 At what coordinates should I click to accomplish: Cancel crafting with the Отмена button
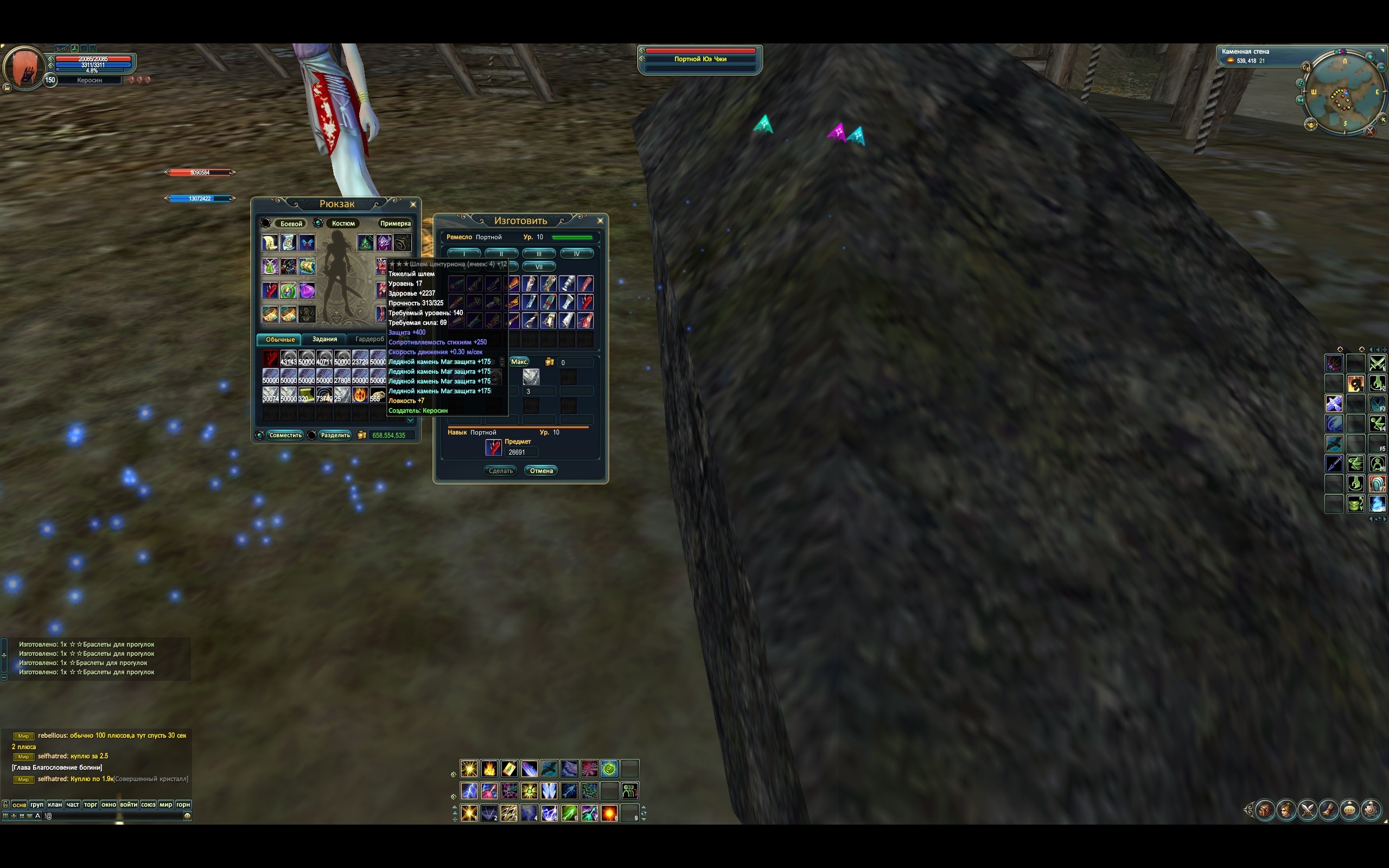(540, 471)
